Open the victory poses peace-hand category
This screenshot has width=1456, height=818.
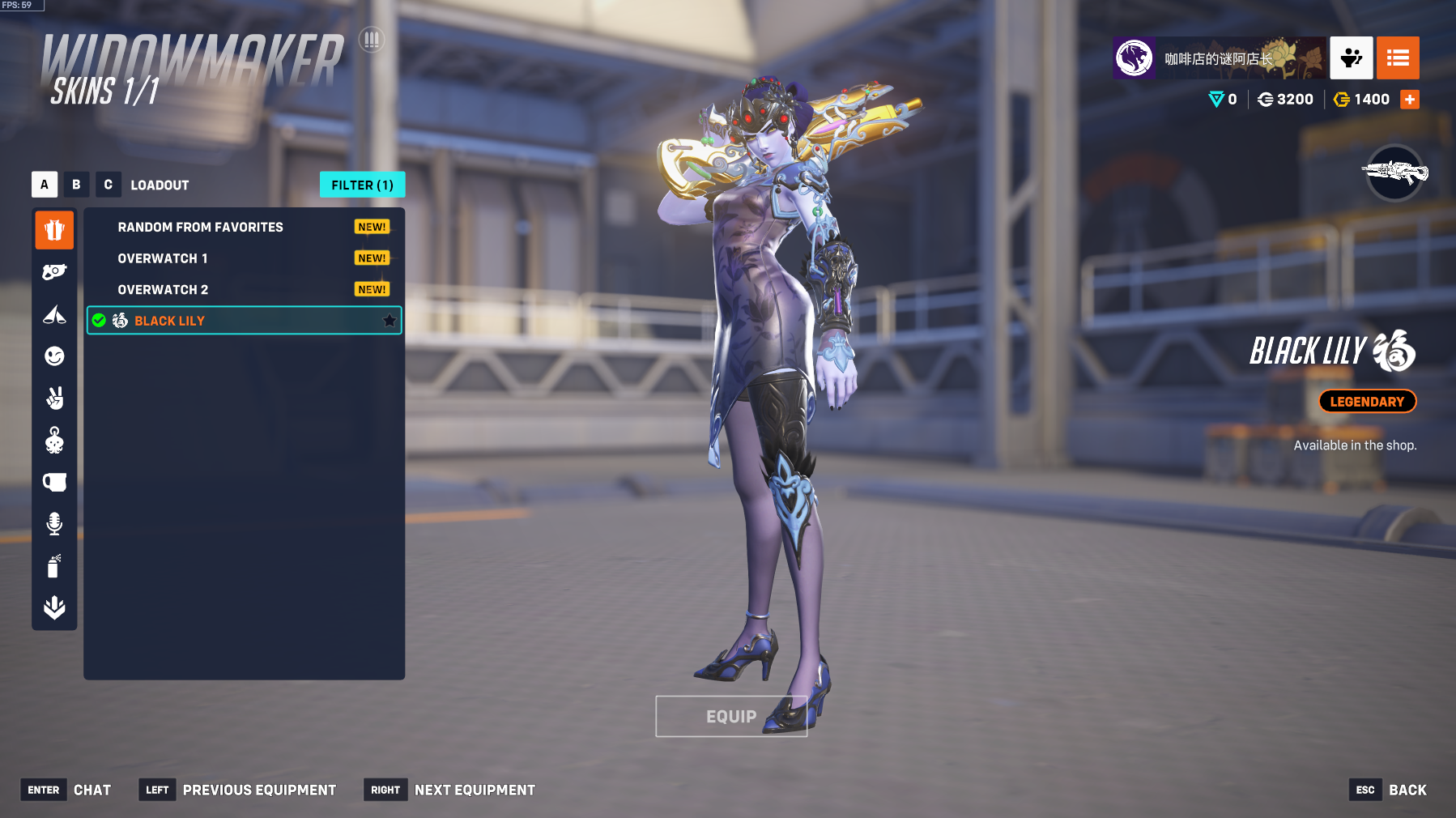pos(54,398)
